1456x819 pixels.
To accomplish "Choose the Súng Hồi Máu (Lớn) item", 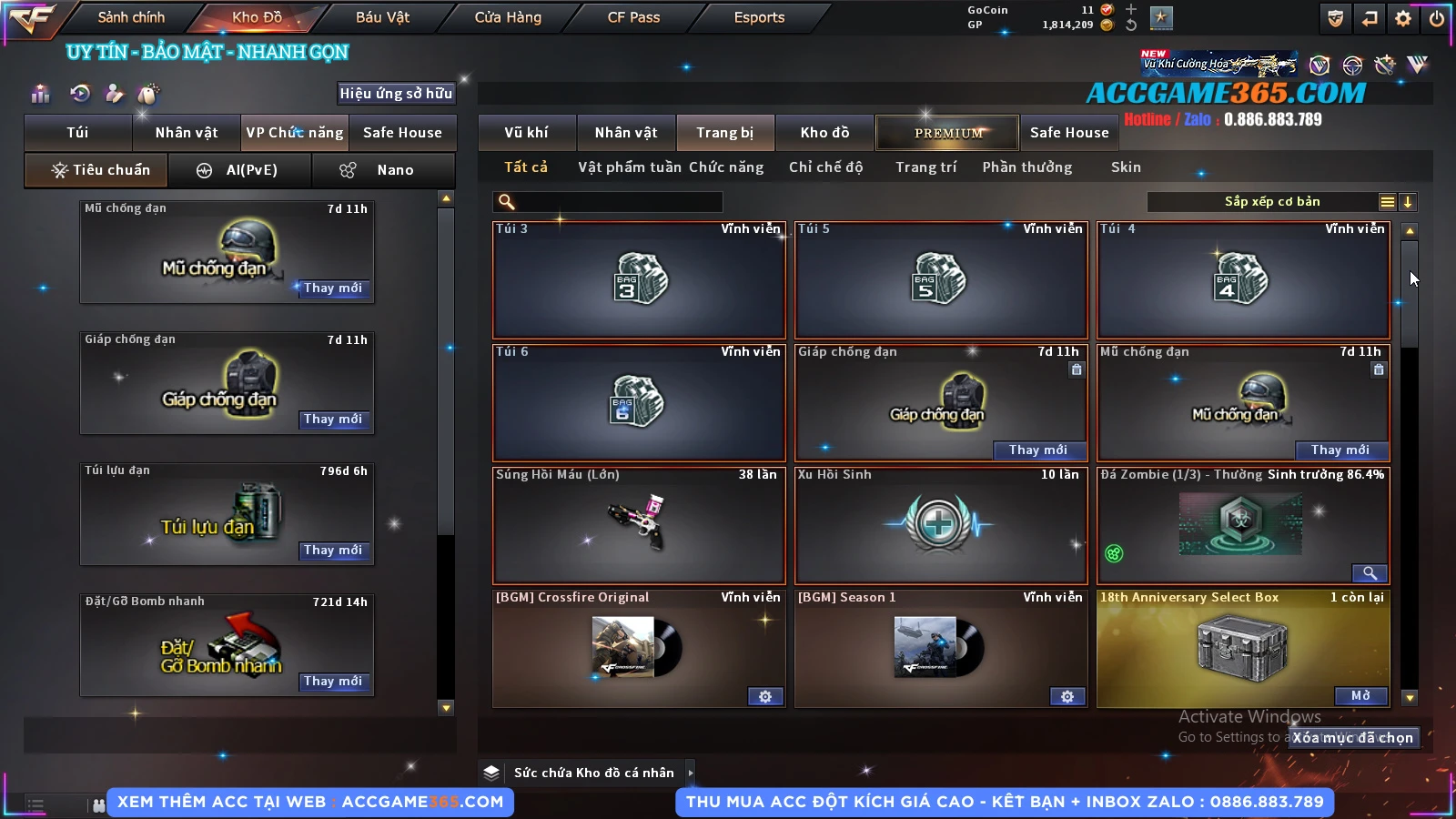I will tap(639, 525).
